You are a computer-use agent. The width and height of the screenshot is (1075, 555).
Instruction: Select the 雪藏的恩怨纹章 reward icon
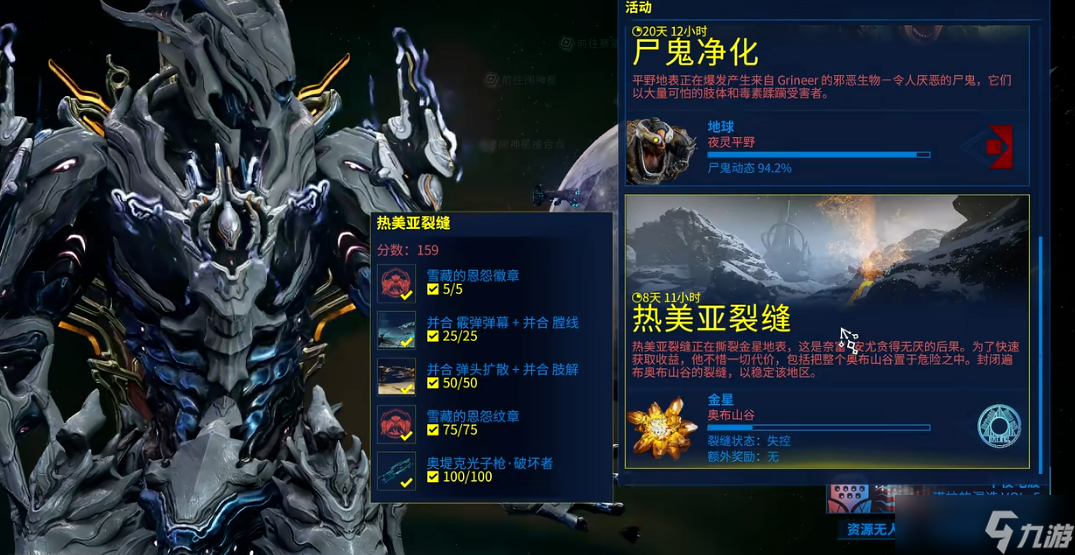(397, 423)
